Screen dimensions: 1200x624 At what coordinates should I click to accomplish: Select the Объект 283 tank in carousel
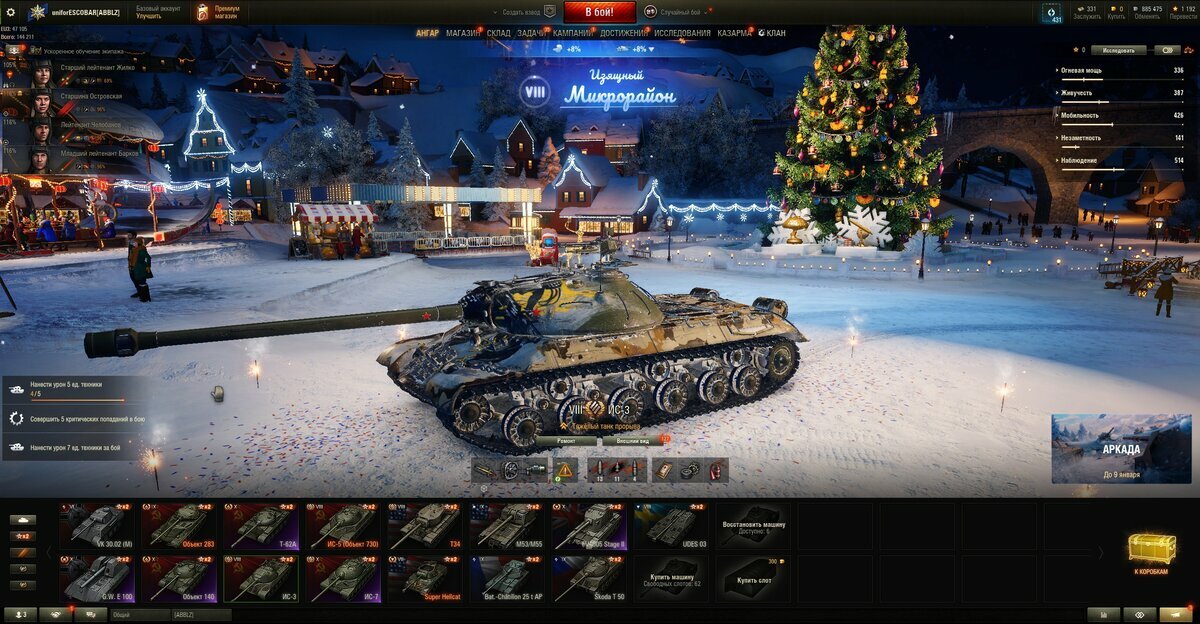[180, 526]
